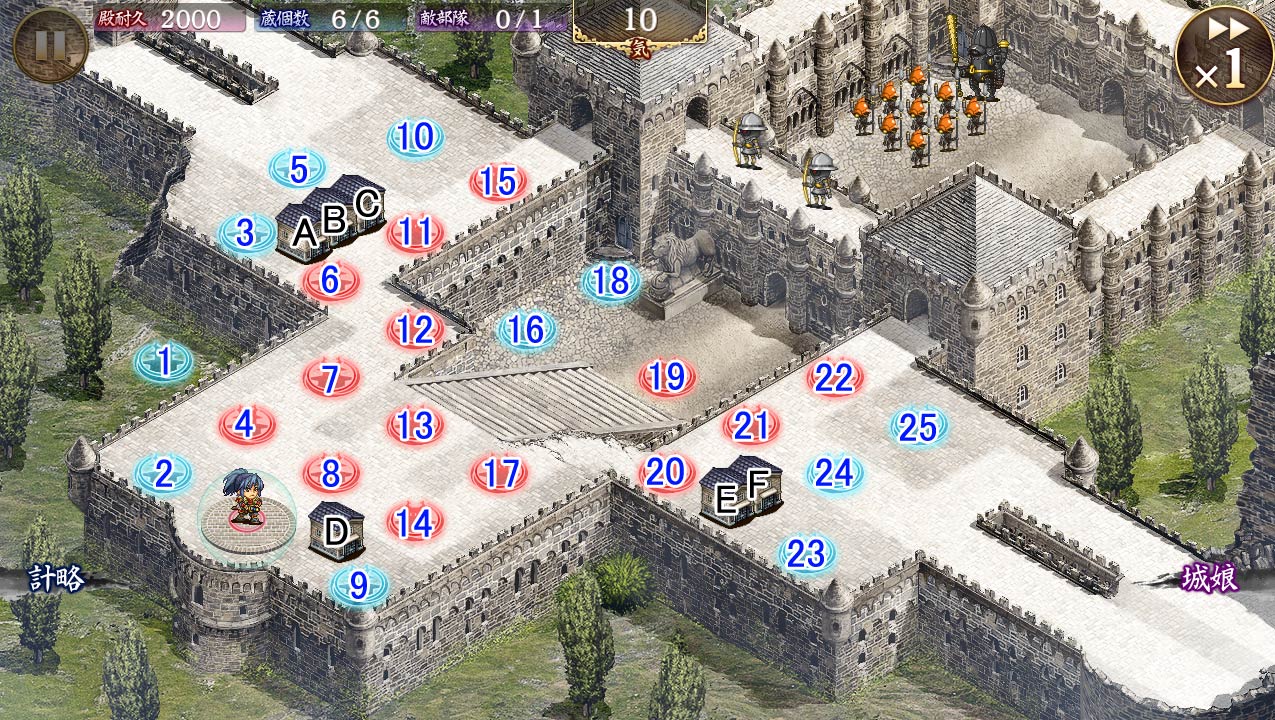Select blue deployment tile 23
Screen dimensions: 1275x720
806,553
